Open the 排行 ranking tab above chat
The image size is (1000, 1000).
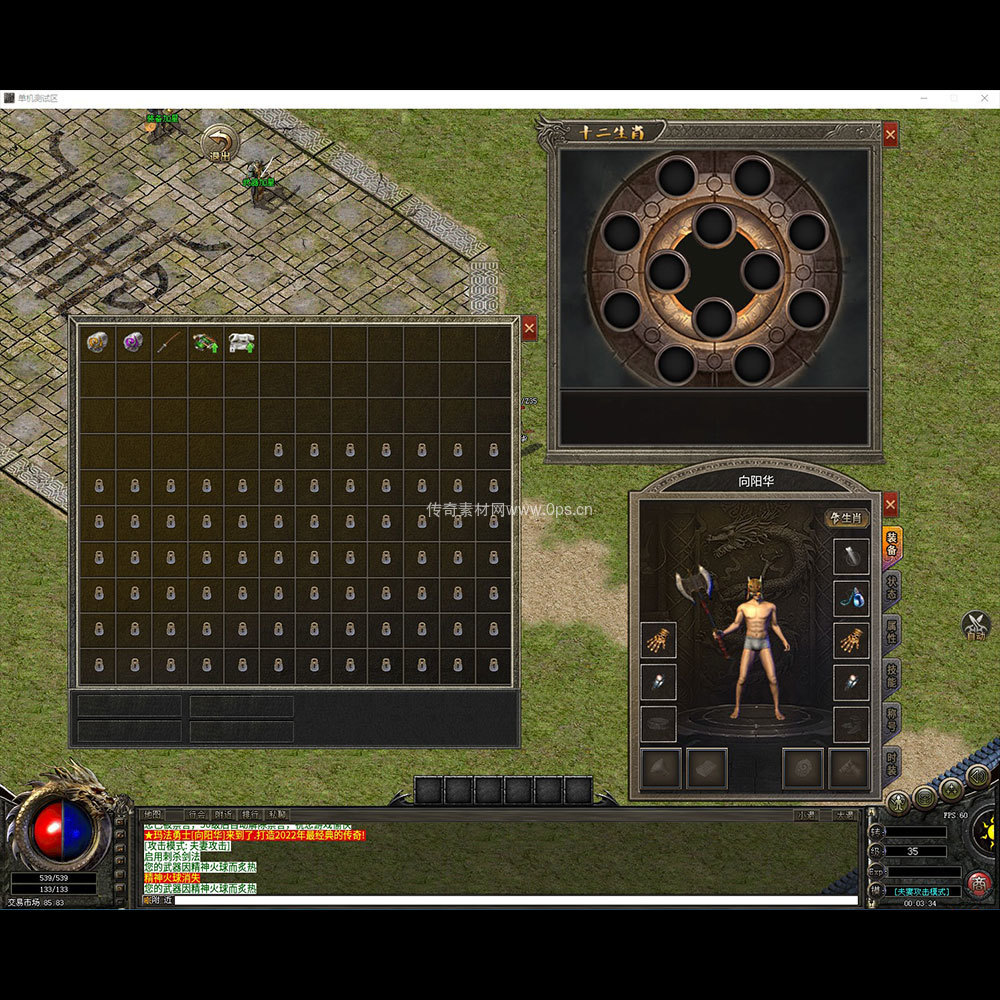pos(250,815)
